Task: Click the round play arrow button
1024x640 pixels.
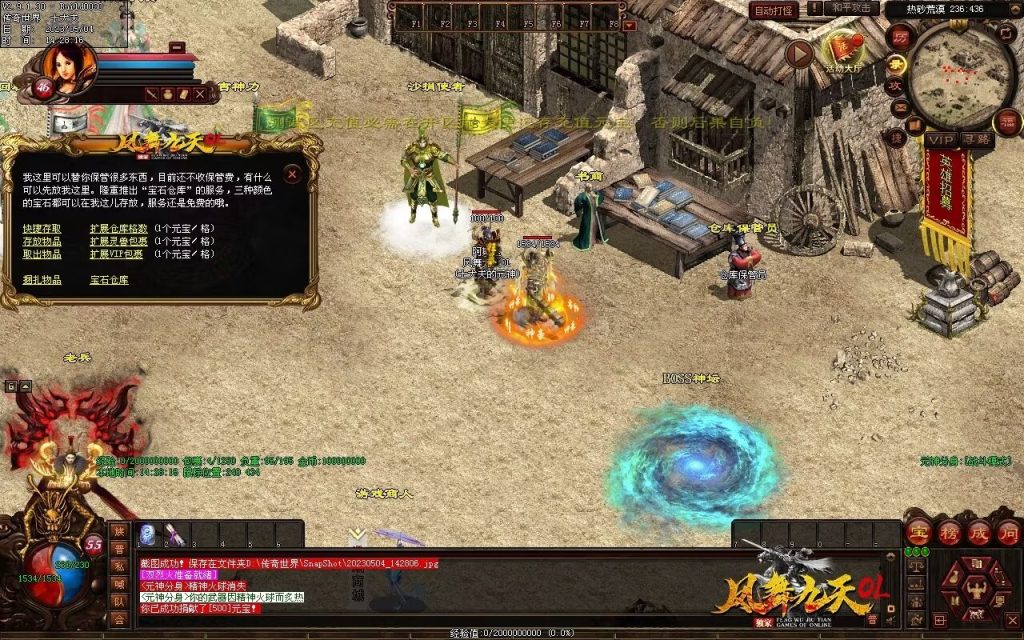Action: 798,53
